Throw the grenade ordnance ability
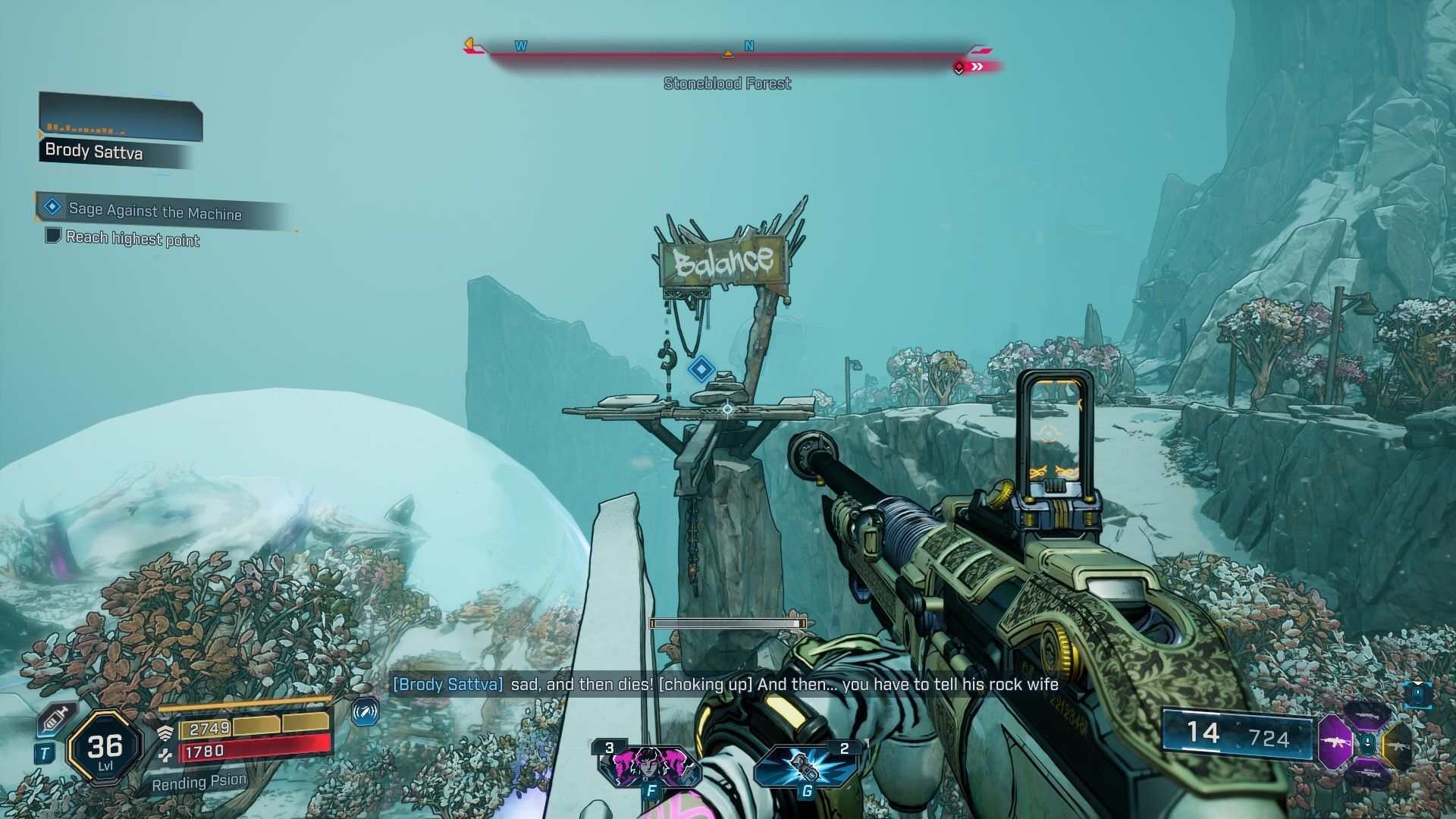The width and height of the screenshot is (1456, 819). pos(805,764)
